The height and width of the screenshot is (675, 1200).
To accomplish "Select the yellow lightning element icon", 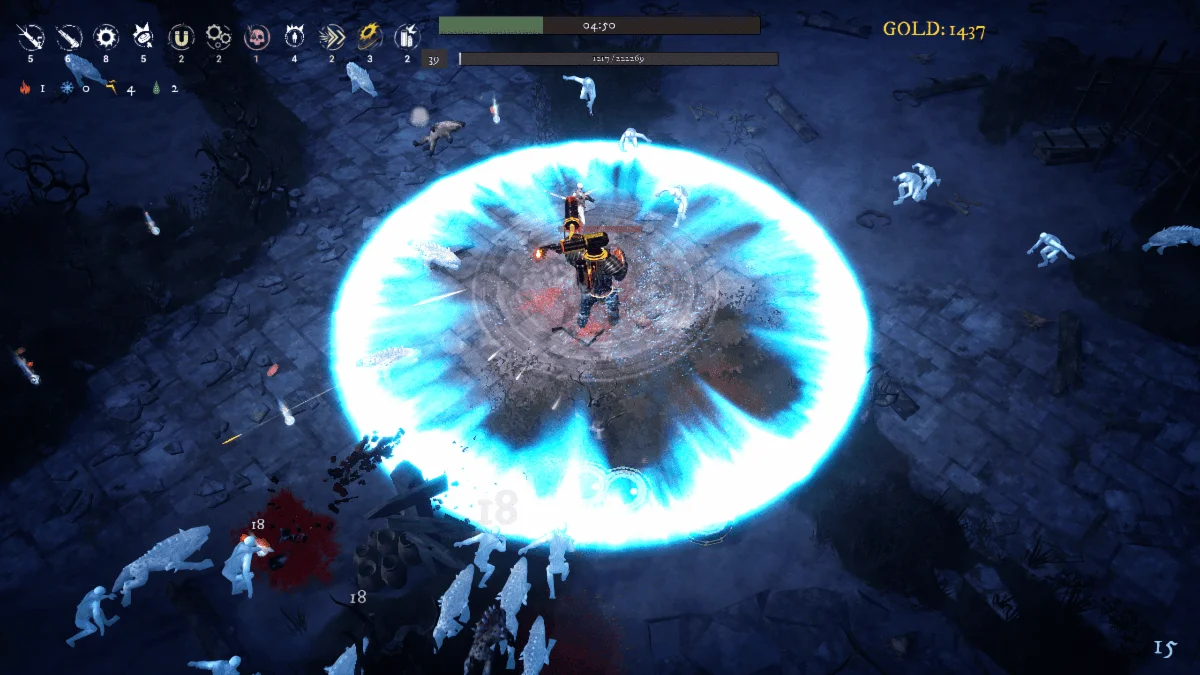I will 111,88.
